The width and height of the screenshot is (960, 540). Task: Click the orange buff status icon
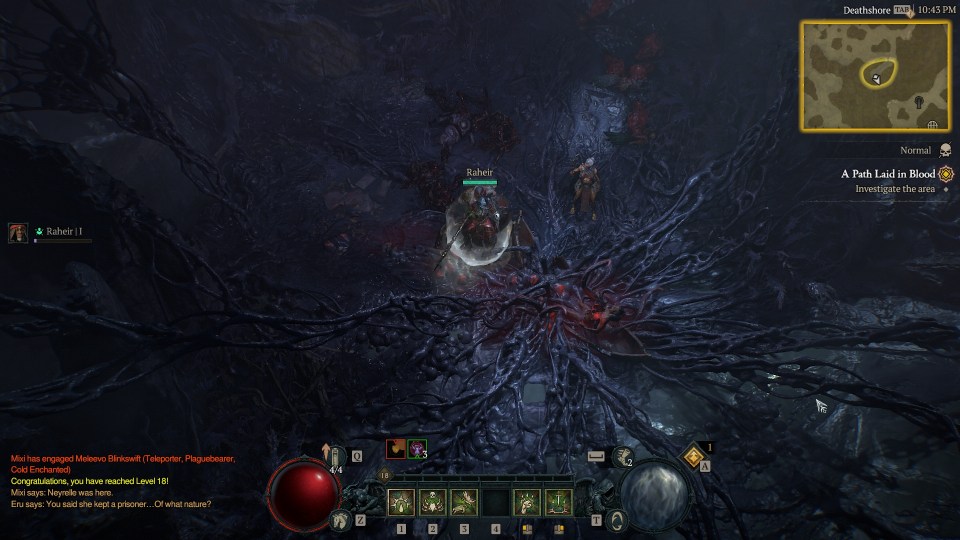[396, 449]
